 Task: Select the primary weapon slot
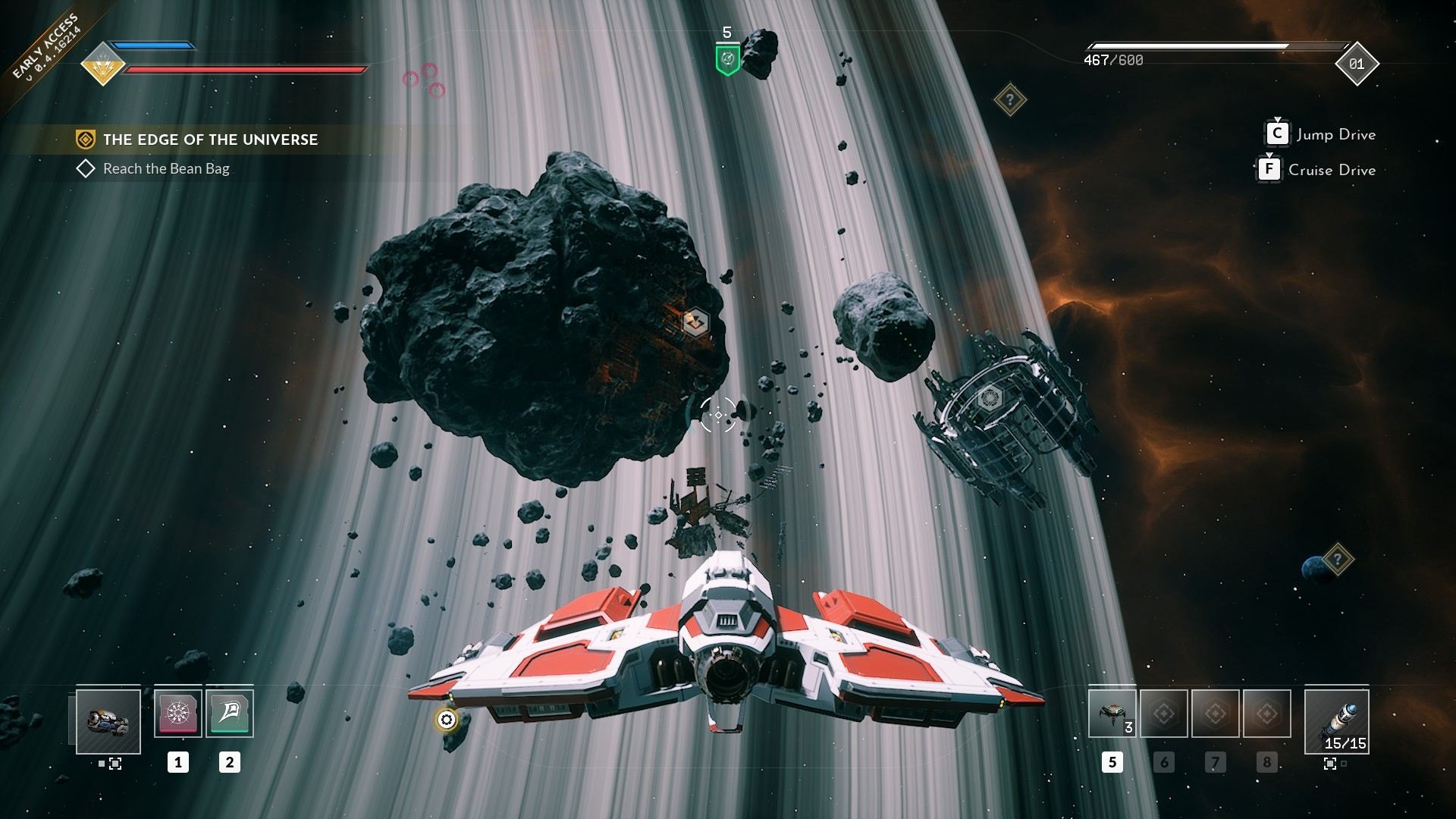pos(108,721)
